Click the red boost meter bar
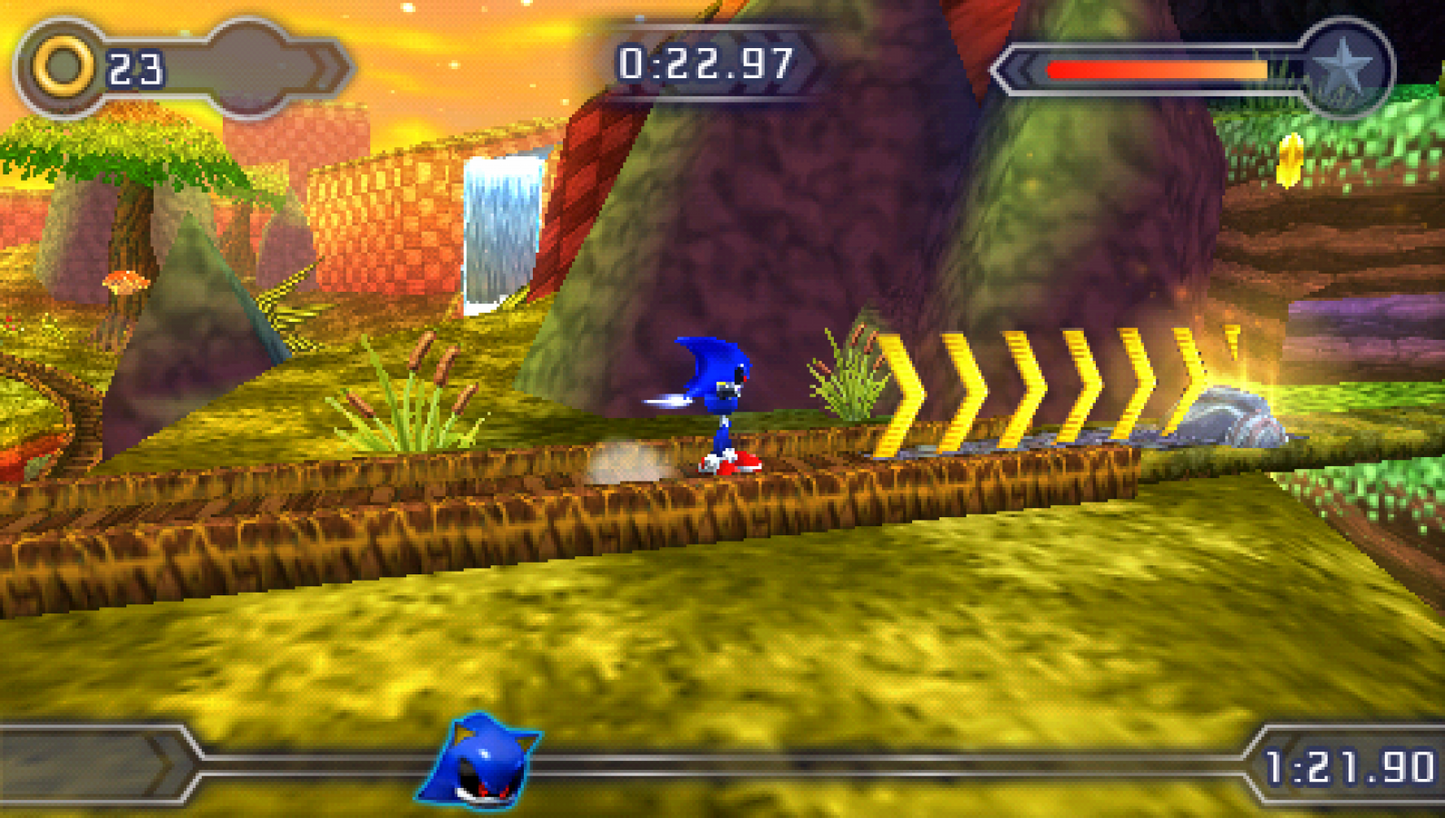 1150,70
